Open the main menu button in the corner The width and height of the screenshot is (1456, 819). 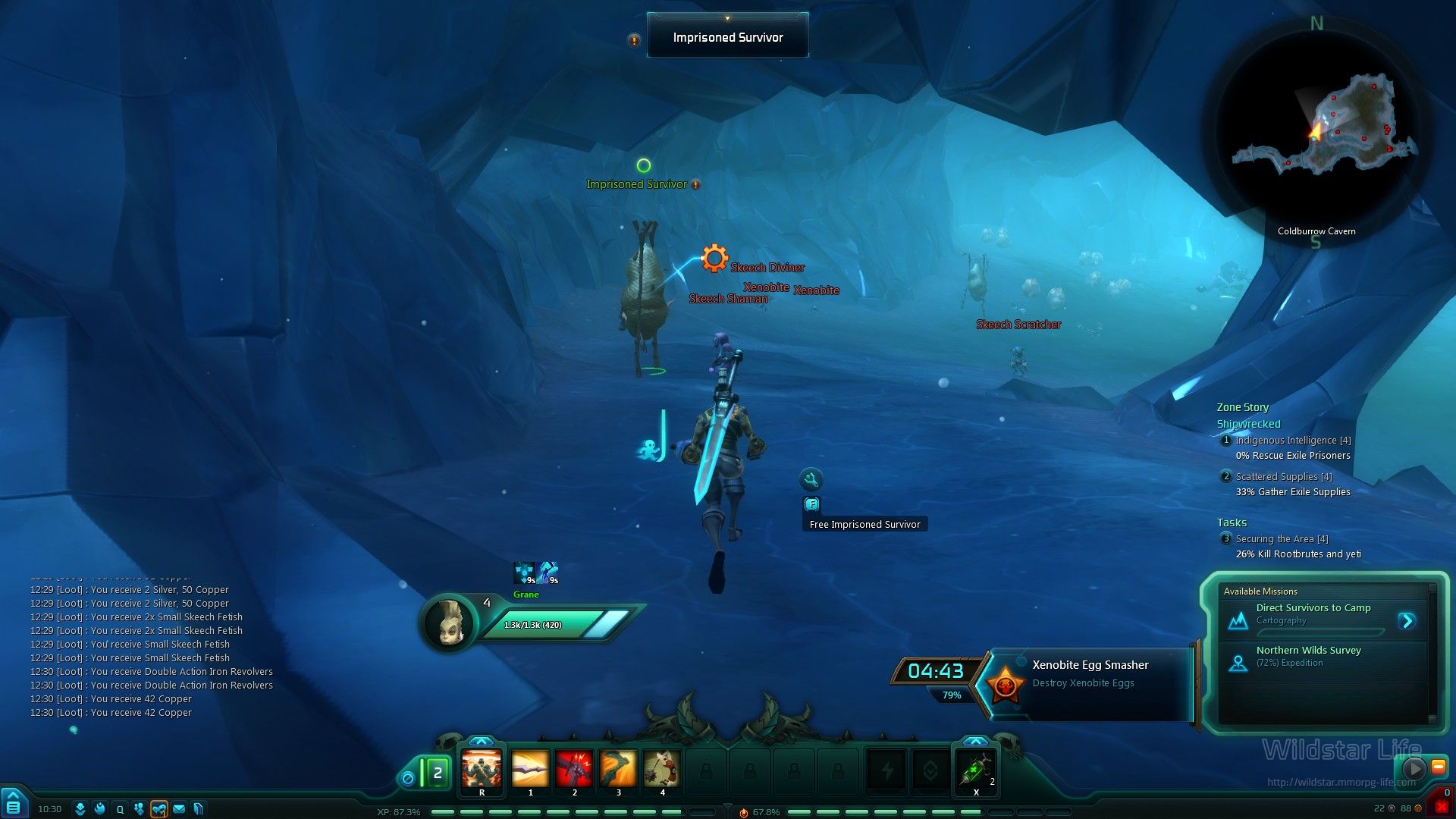click(x=13, y=804)
